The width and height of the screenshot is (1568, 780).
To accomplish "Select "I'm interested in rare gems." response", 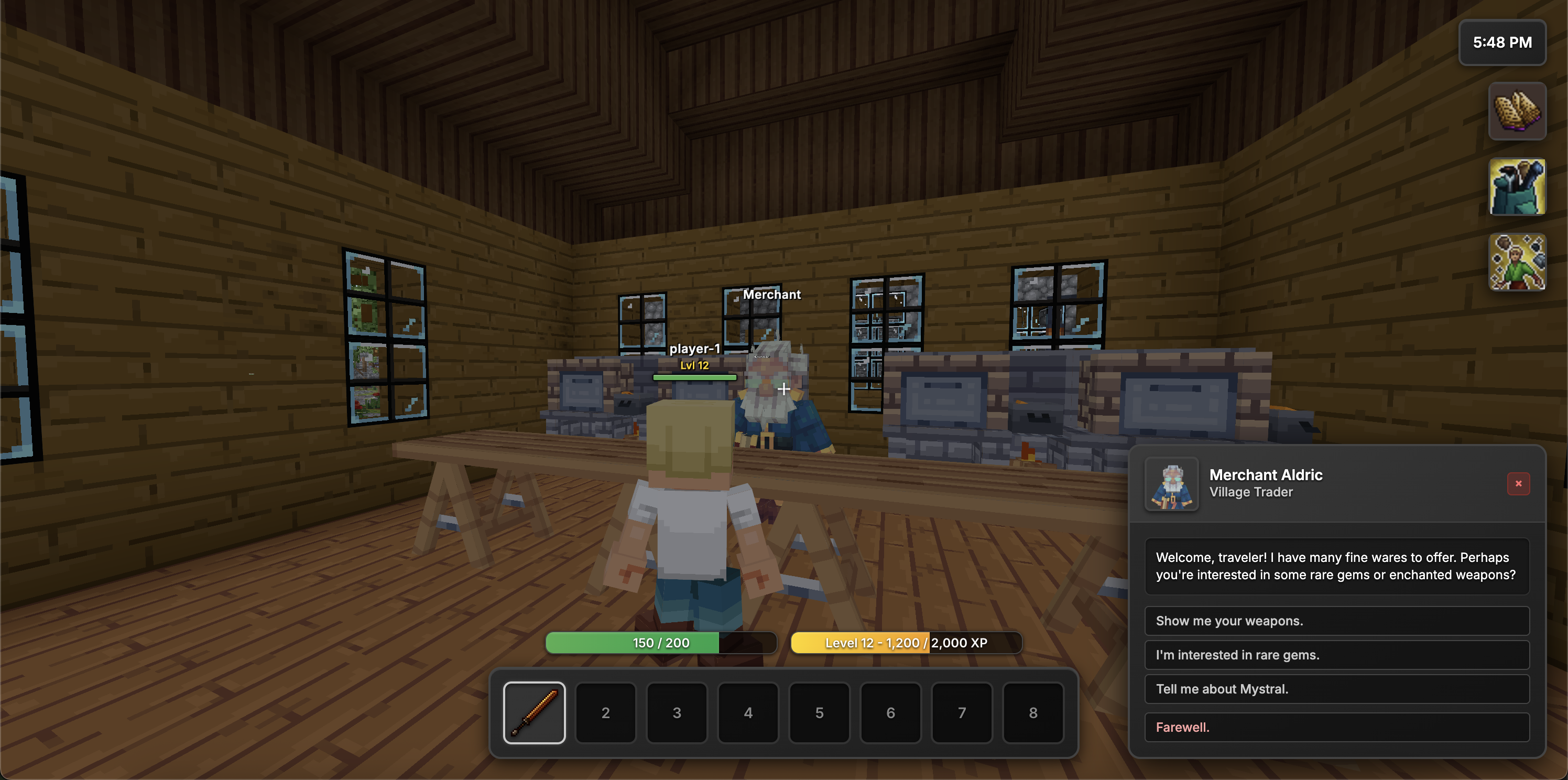I will [x=1336, y=655].
